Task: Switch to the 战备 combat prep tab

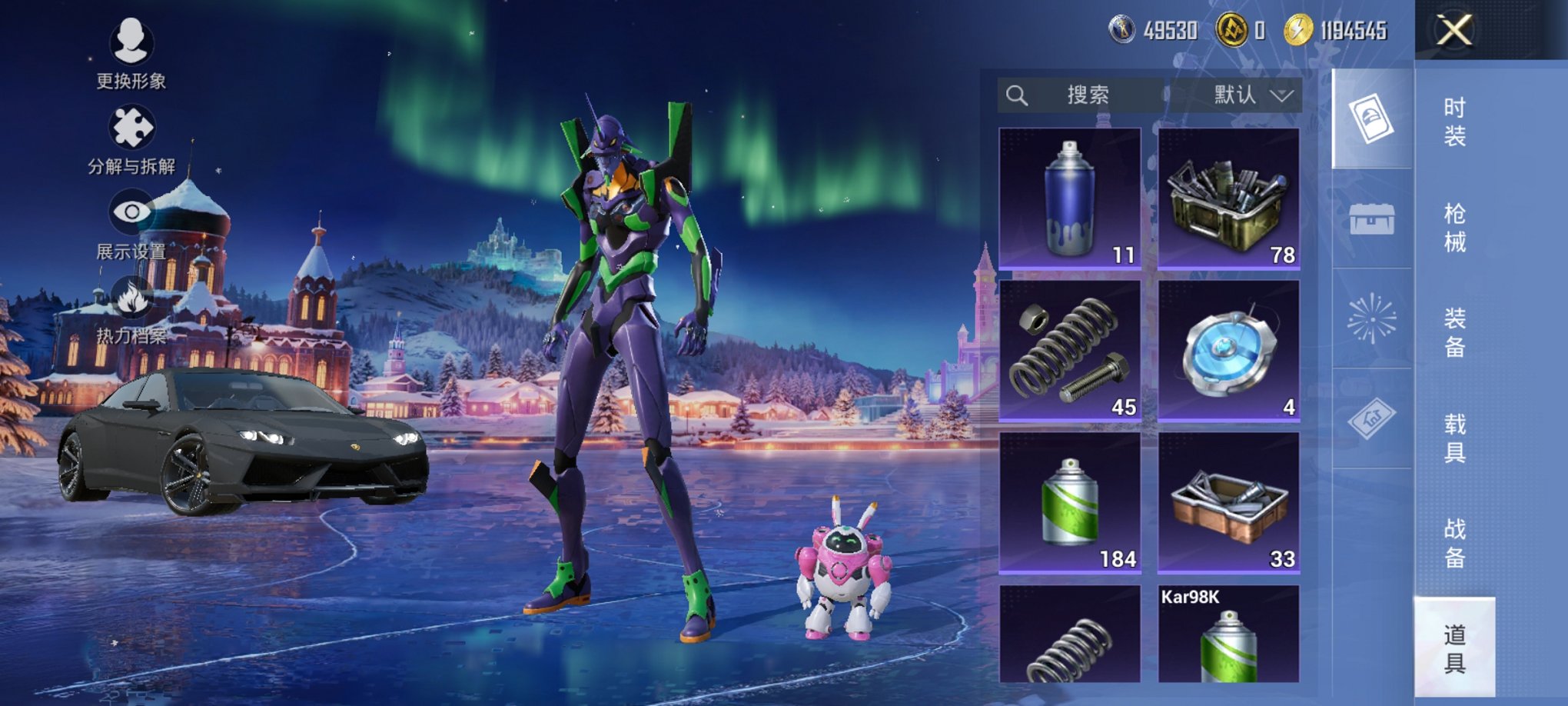Action: click(1454, 543)
